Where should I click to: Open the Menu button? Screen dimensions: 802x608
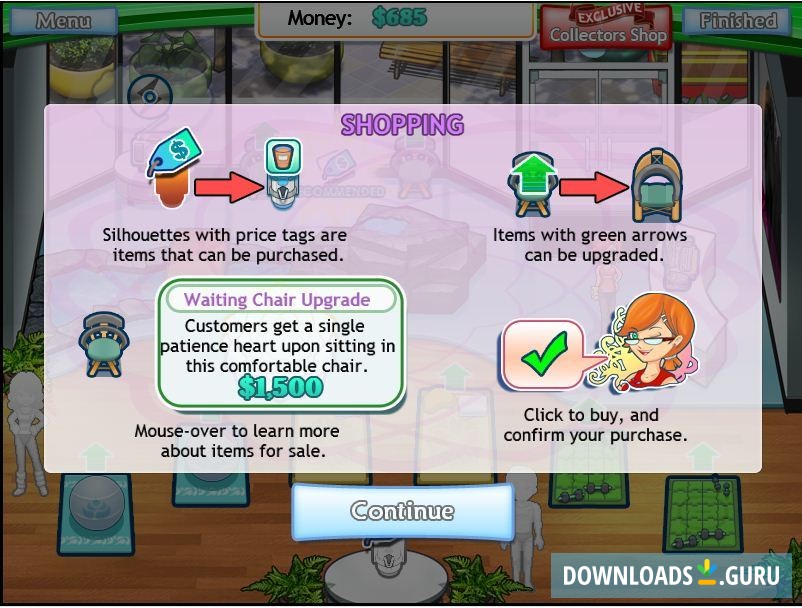pos(63,20)
